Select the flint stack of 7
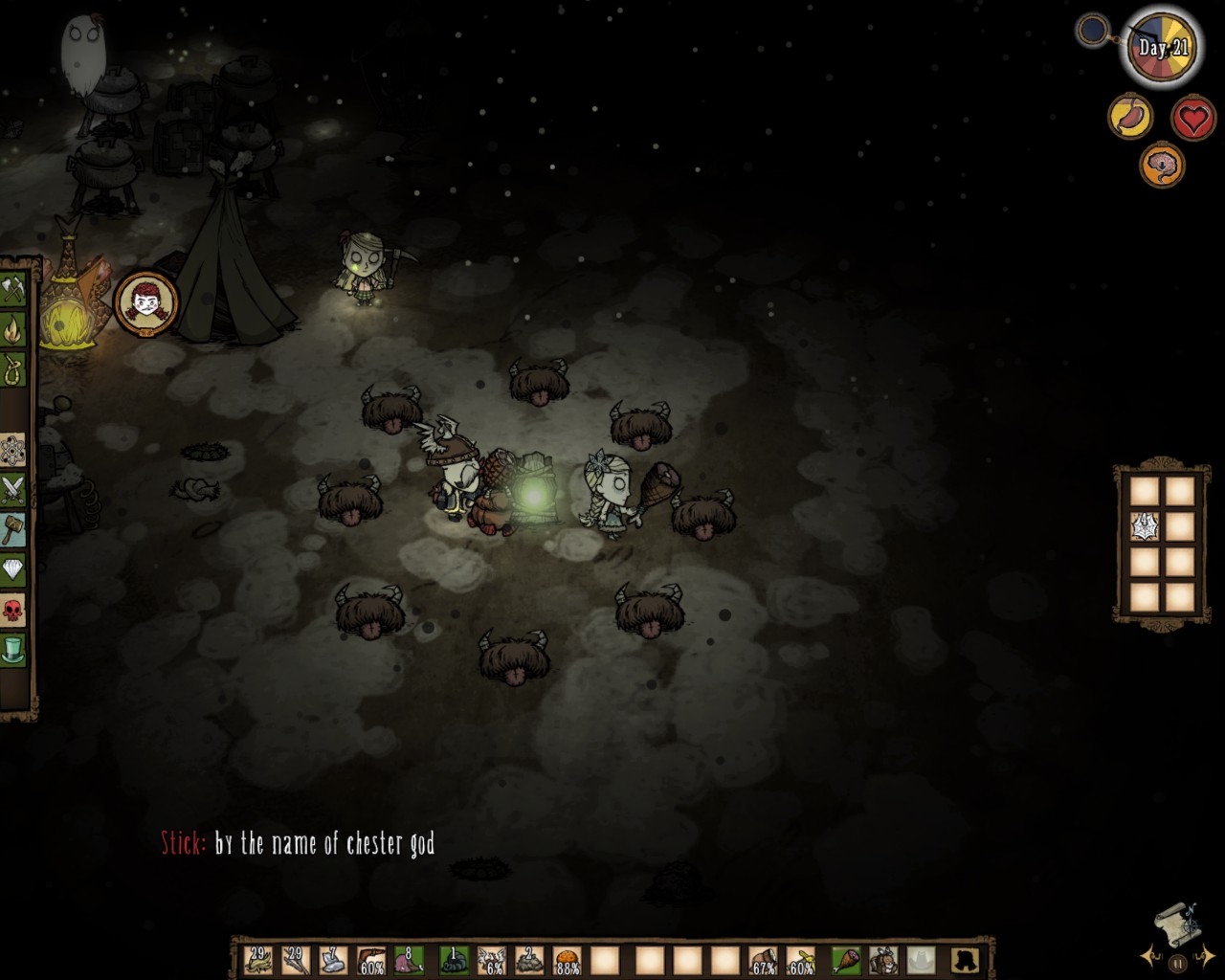 point(332,959)
